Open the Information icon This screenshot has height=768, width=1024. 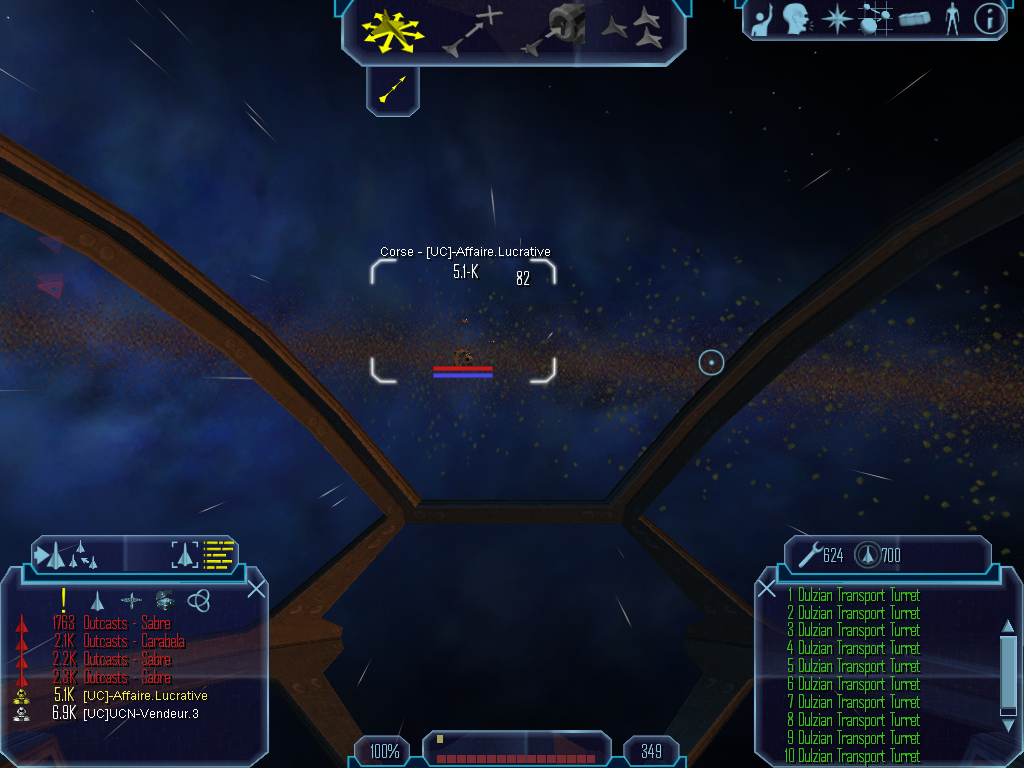click(x=990, y=19)
